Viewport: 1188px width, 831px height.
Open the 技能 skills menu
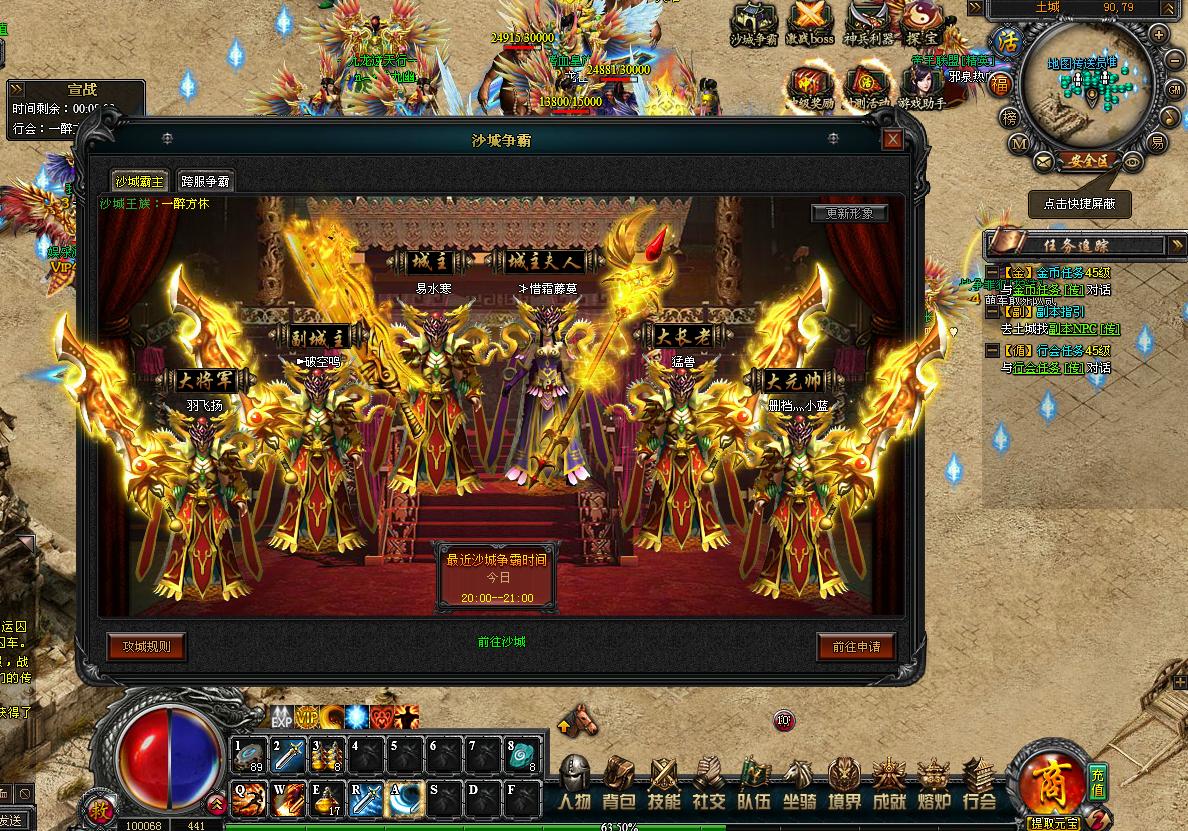tap(664, 784)
